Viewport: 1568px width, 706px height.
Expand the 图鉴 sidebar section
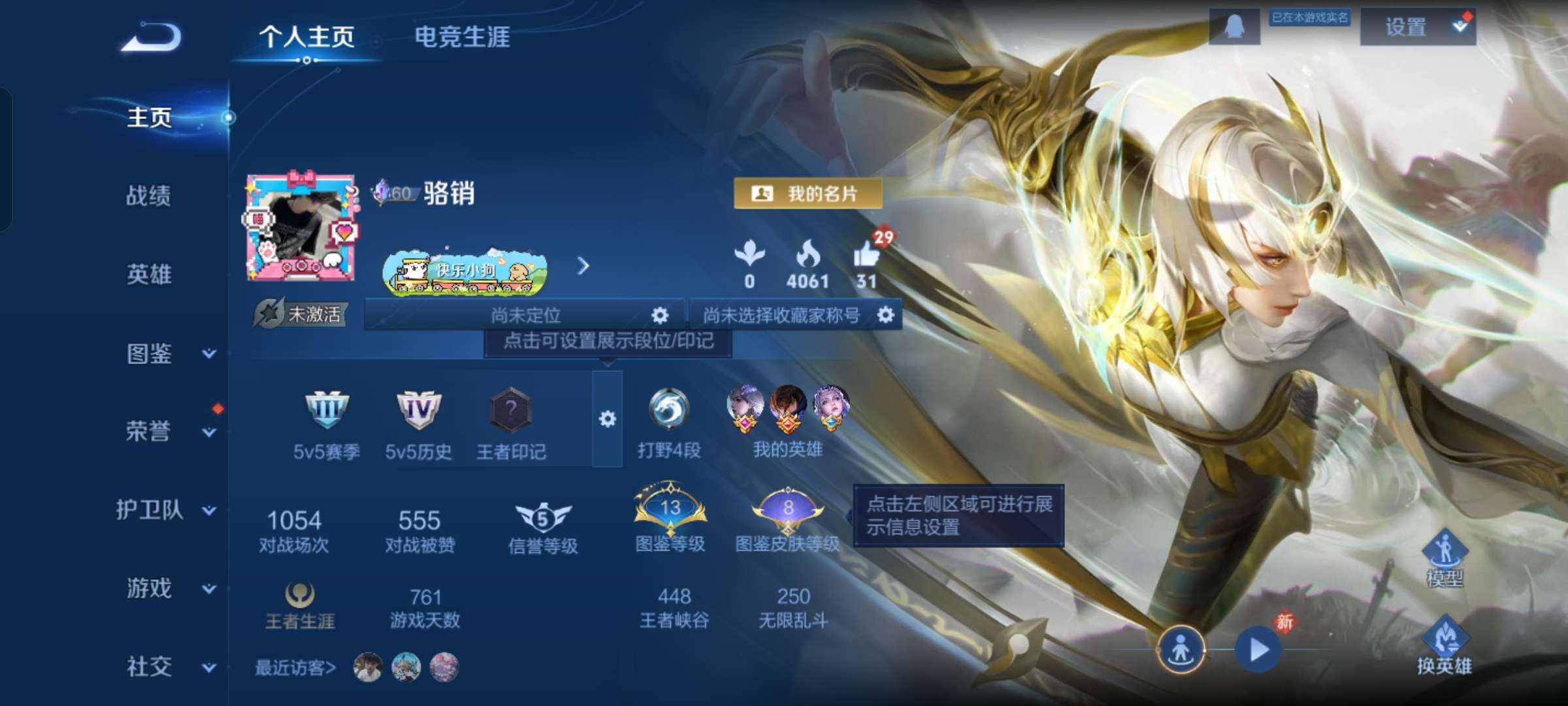[x=150, y=353]
